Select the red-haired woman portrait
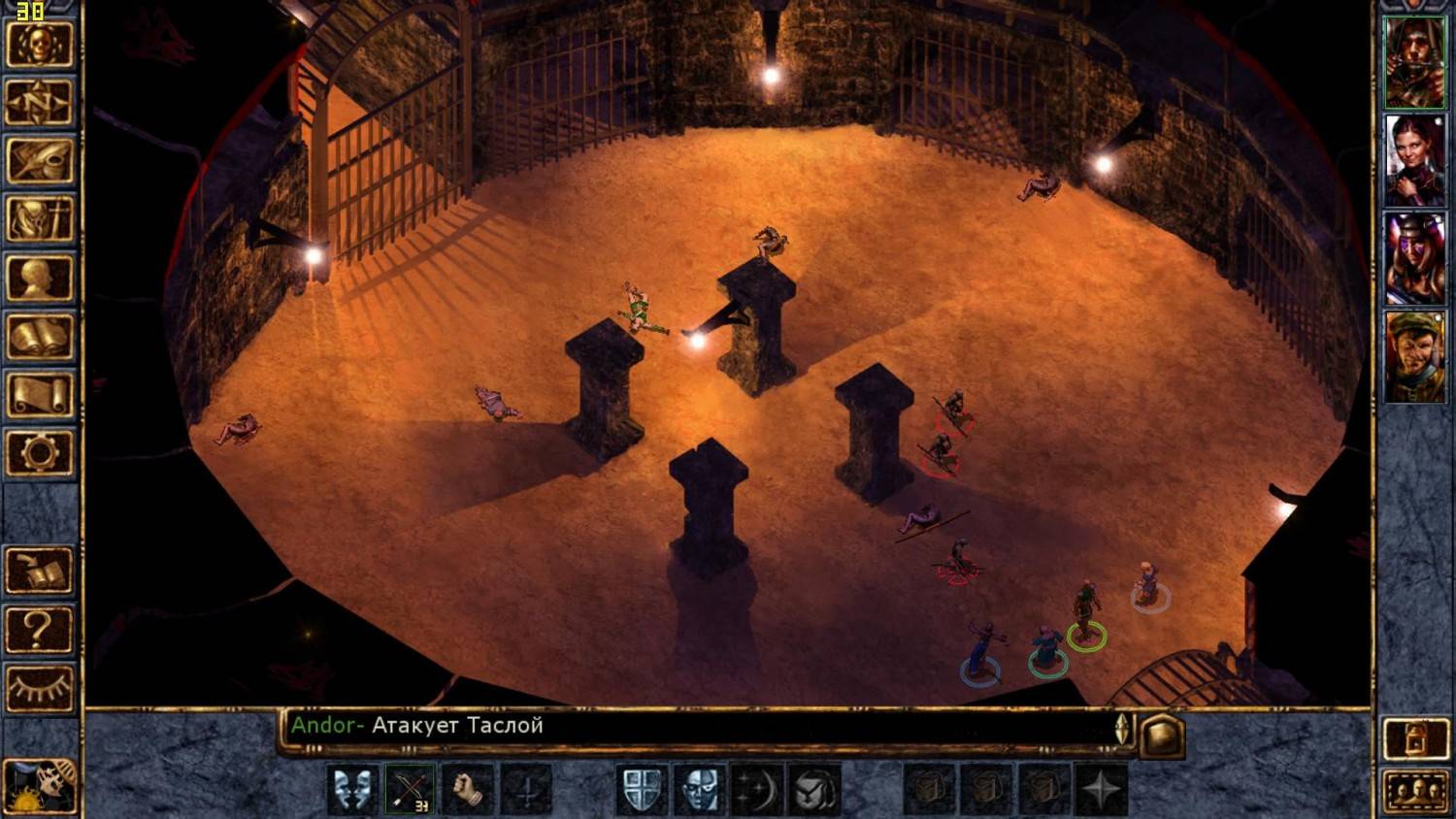Image resolution: width=1456 pixels, height=819 pixels. pos(1413,161)
